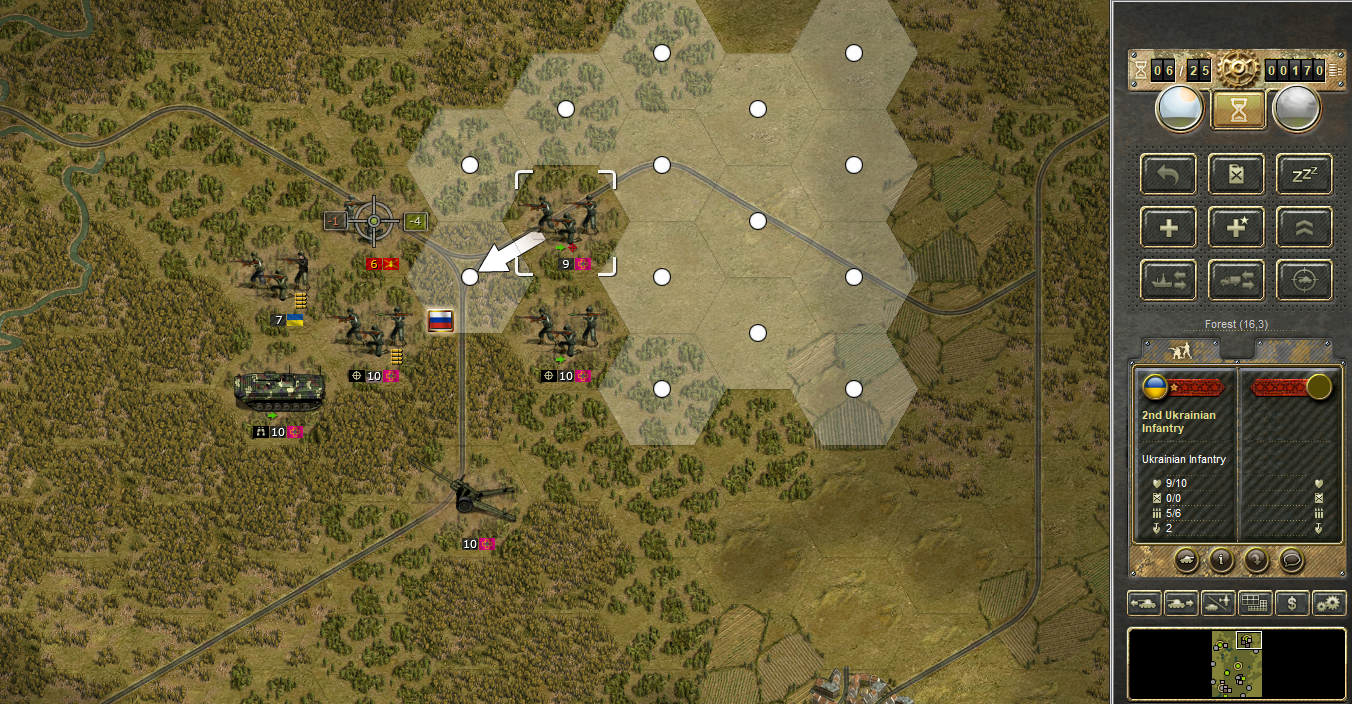Undo the last move

click(x=1167, y=174)
